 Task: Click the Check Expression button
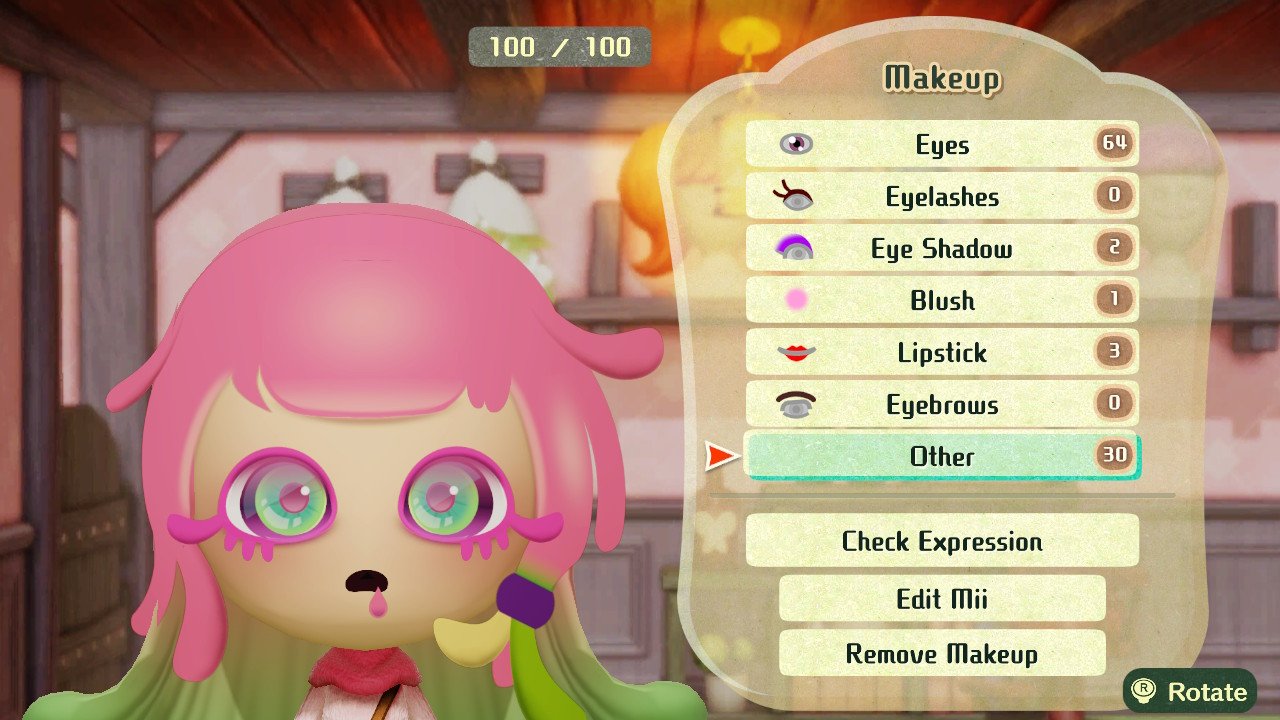[940, 541]
